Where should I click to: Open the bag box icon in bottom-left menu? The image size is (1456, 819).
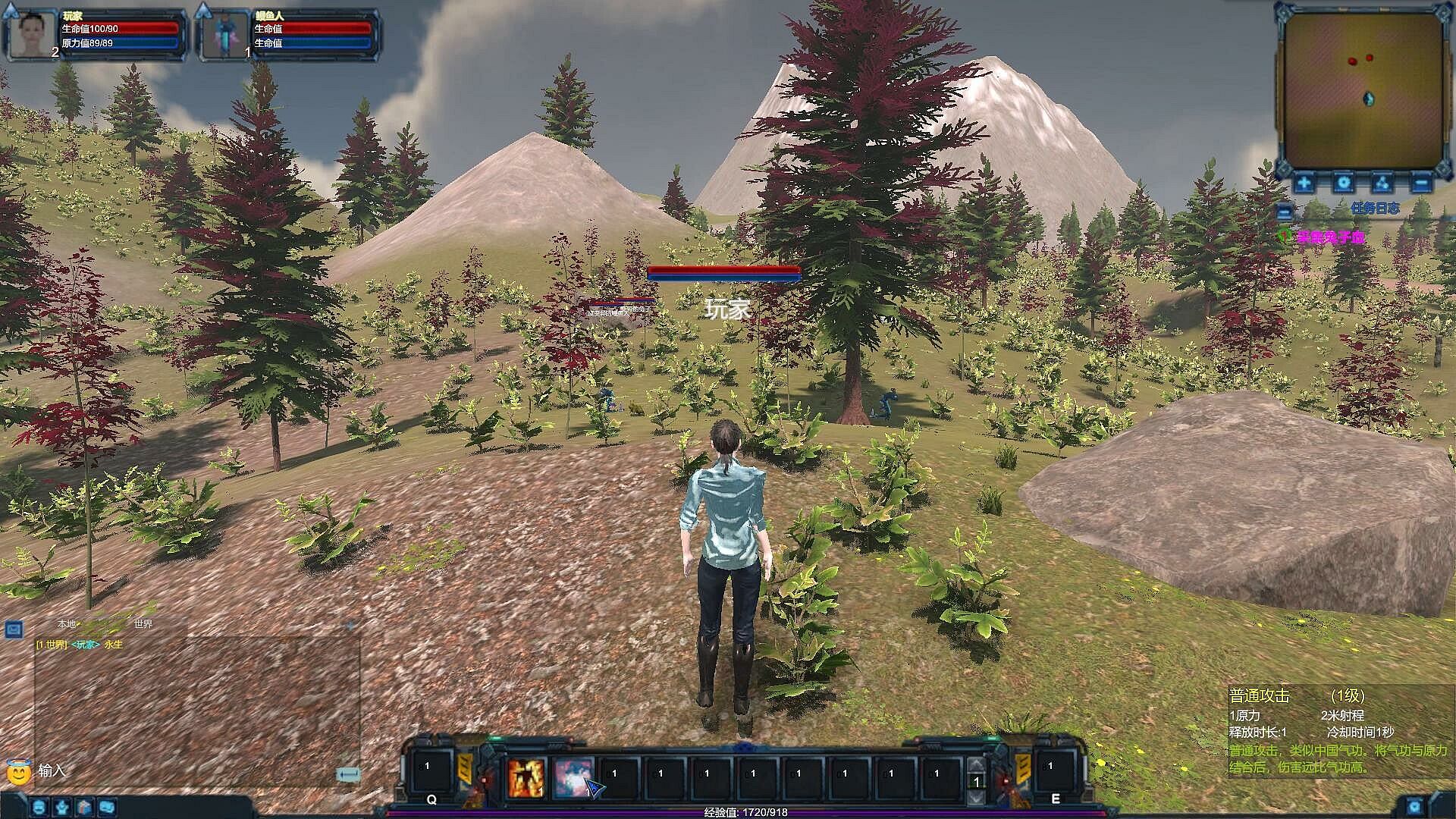pos(85,807)
